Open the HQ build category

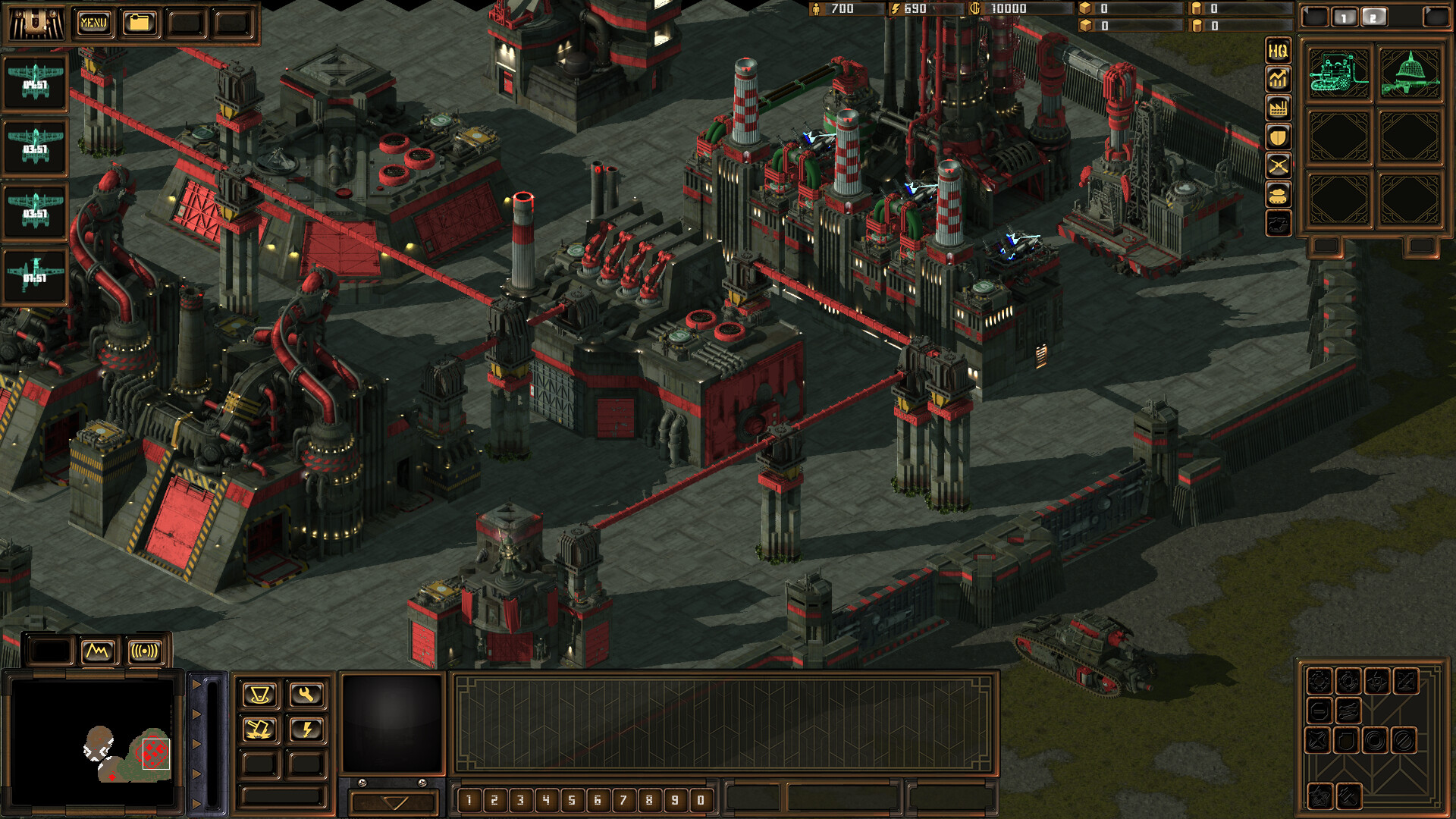point(1278,51)
